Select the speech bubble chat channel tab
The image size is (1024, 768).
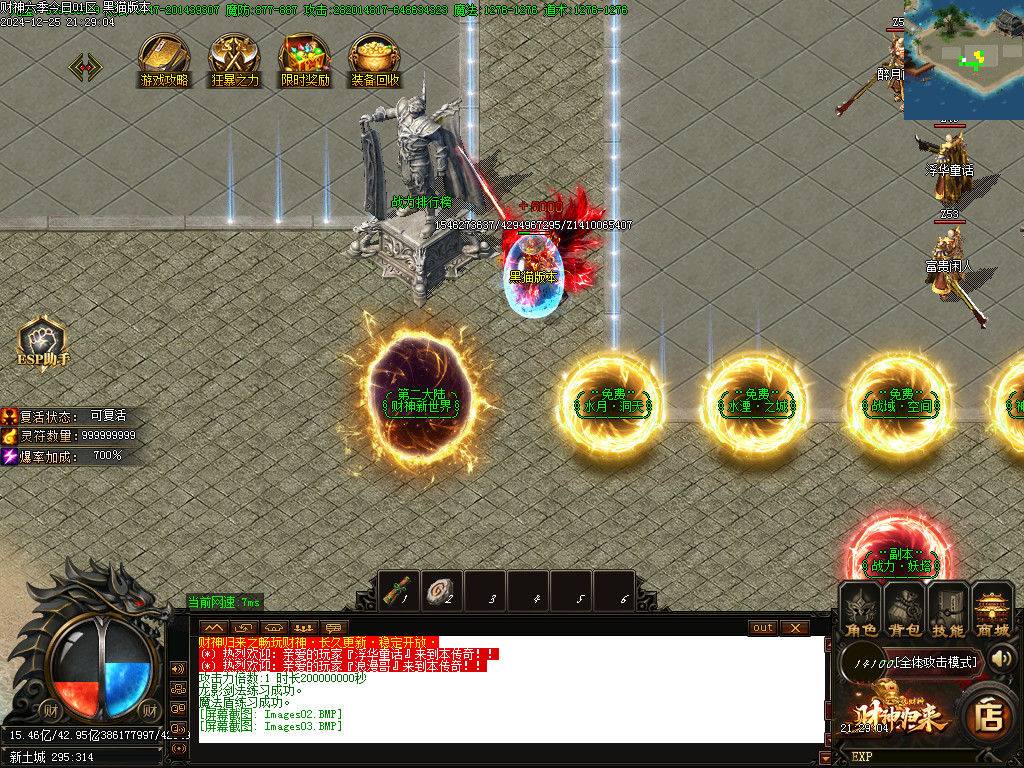pyautogui.click(x=334, y=628)
